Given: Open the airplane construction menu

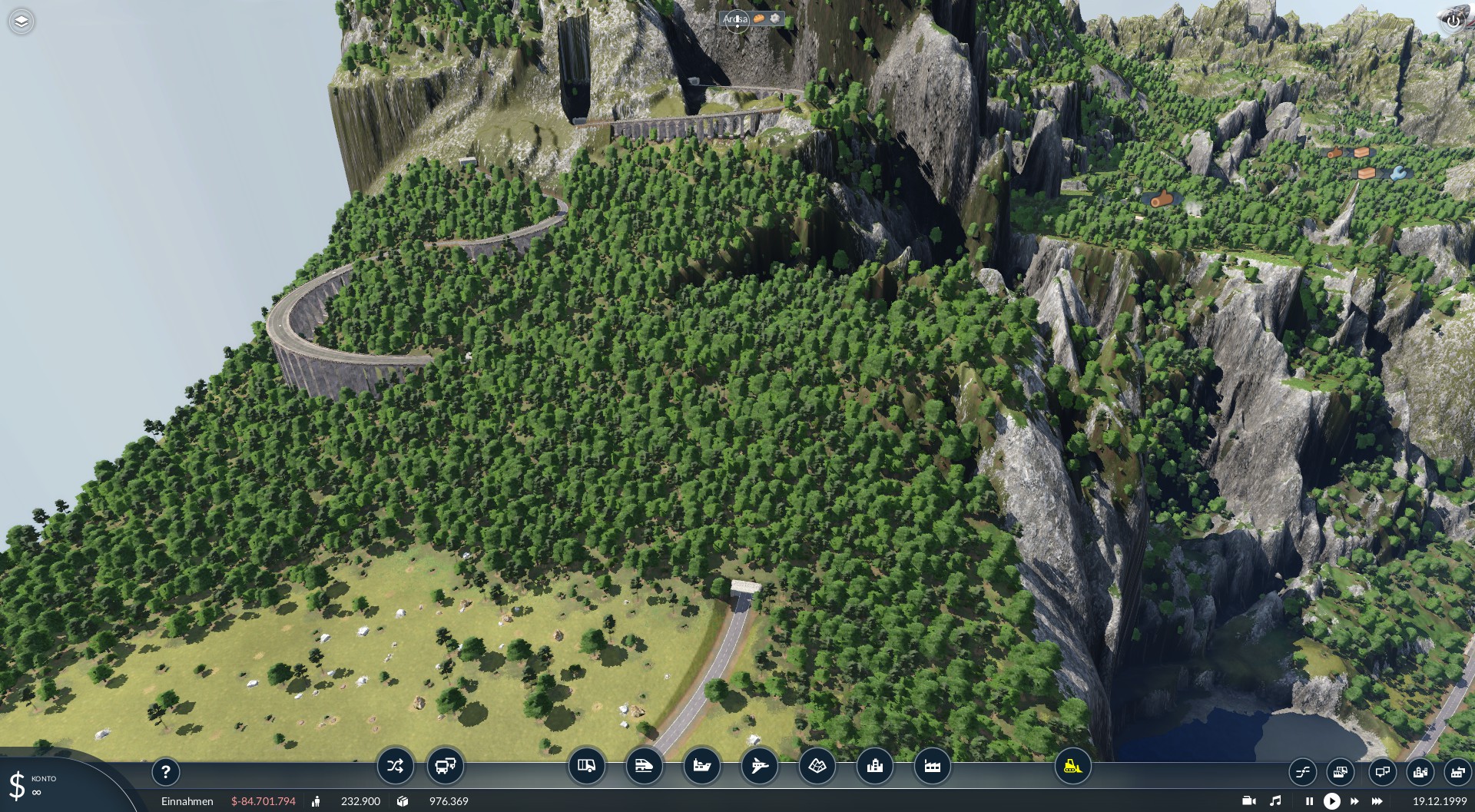Looking at the screenshot, I should pos(759,766).
